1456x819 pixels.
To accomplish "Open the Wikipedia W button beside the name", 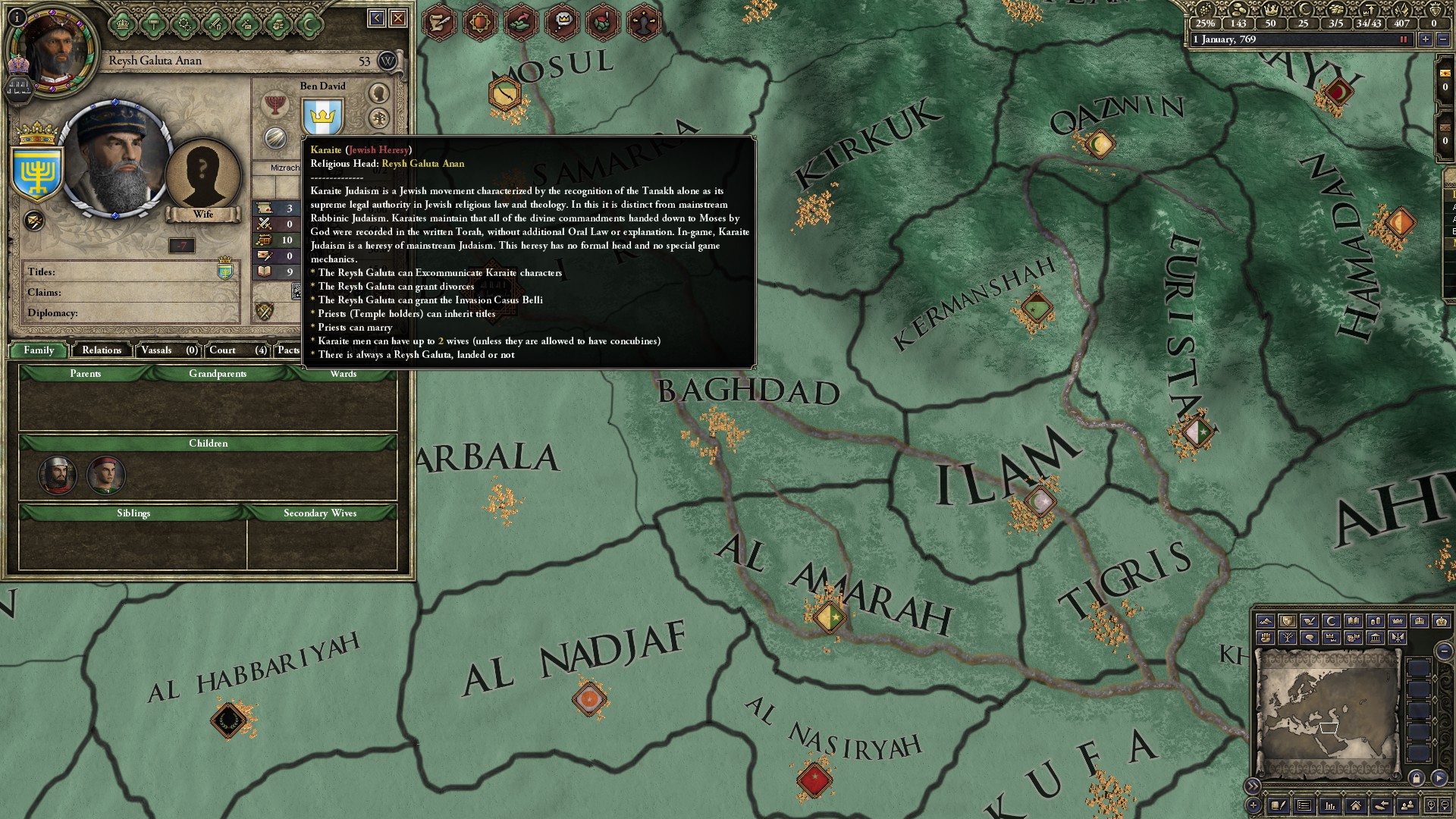I will click(x=387, y=61).
